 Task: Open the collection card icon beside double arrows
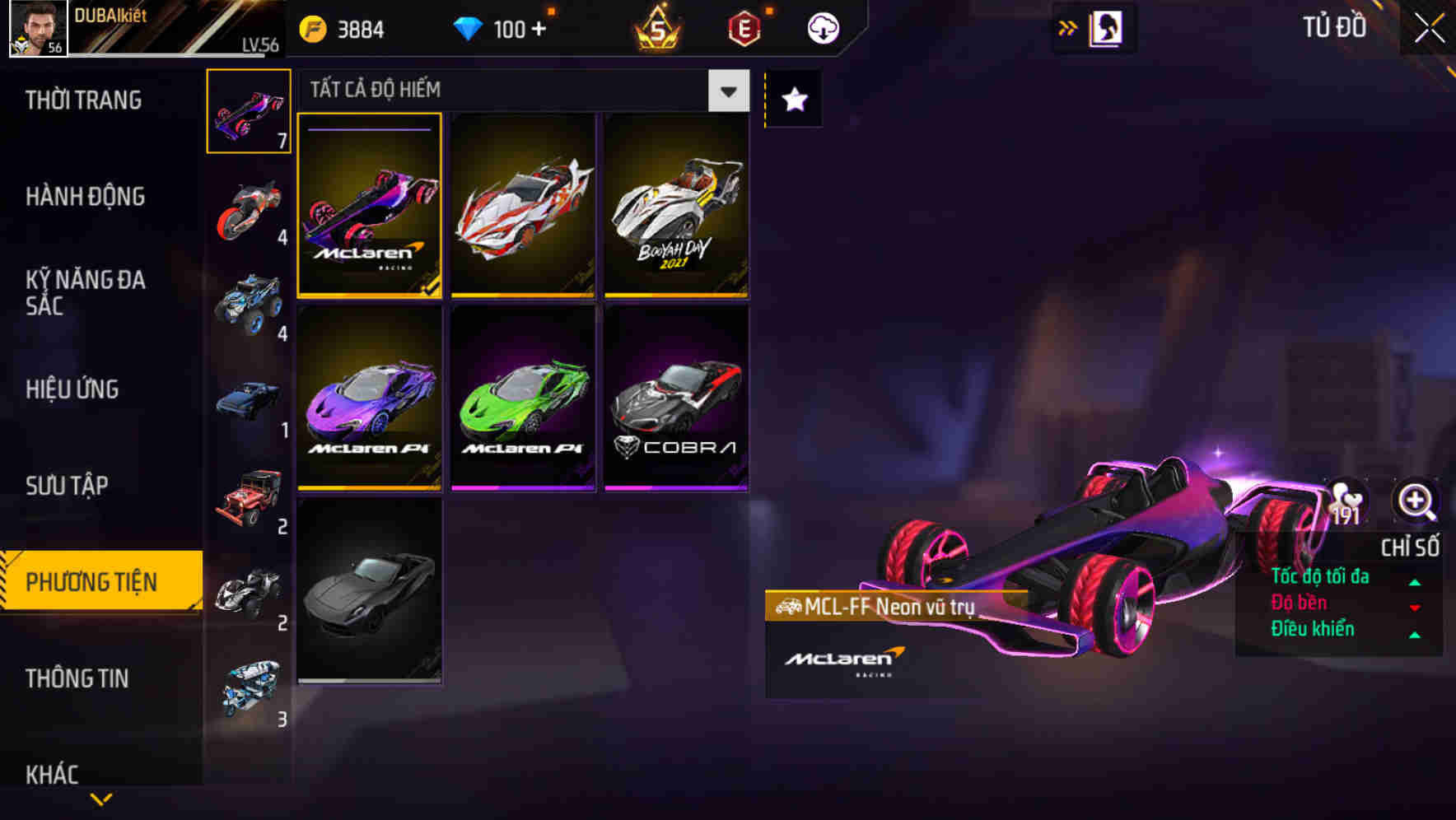[x=1105, y=27]
